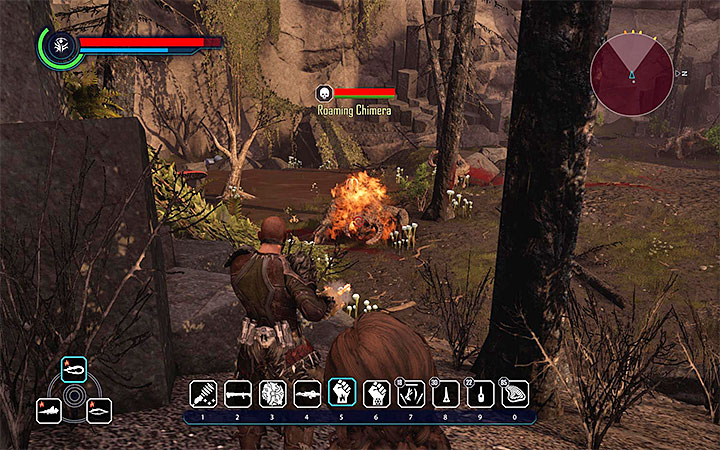Activate the highlighted fist ability in slot 5
This screenshot has height=450, width=720.
click(x=341, y=393)
